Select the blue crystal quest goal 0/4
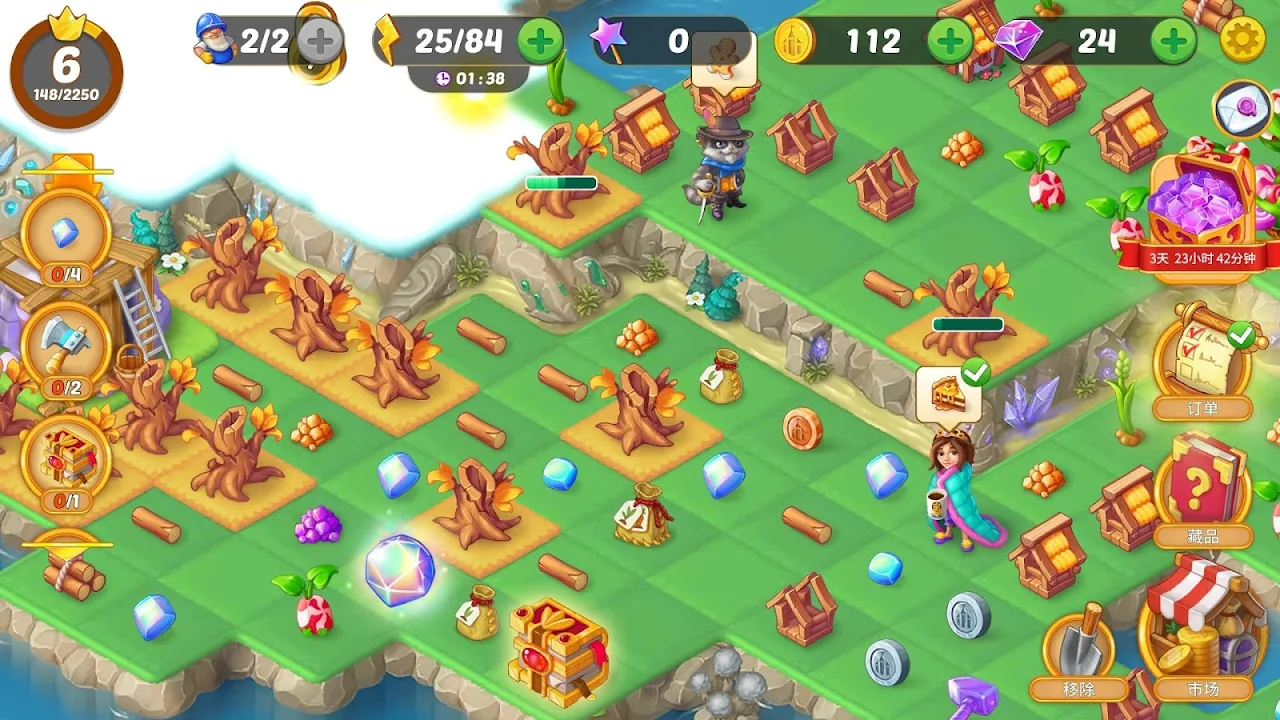The height and width of the screenshot is (720, 1280). pyautogui.click(x=66, y=238)
